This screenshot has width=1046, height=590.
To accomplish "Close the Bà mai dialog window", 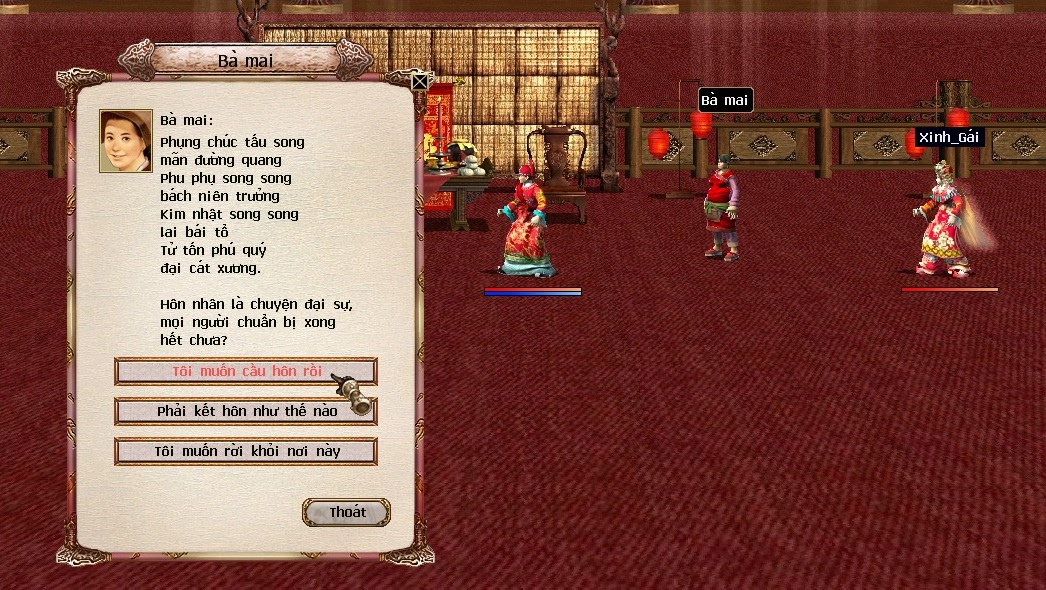I will click(x=420, y=82).
